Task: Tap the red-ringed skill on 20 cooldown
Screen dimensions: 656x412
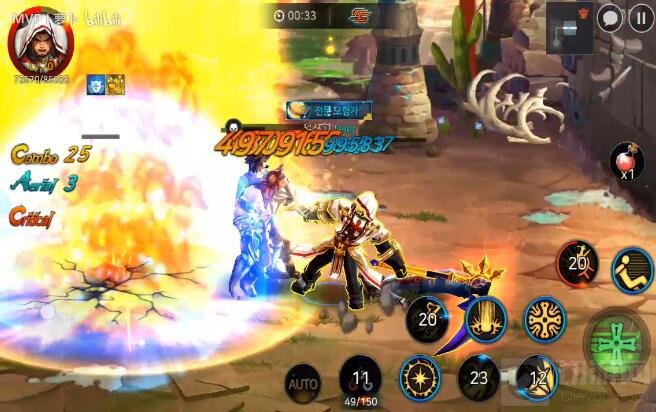Action: point(577,262)
